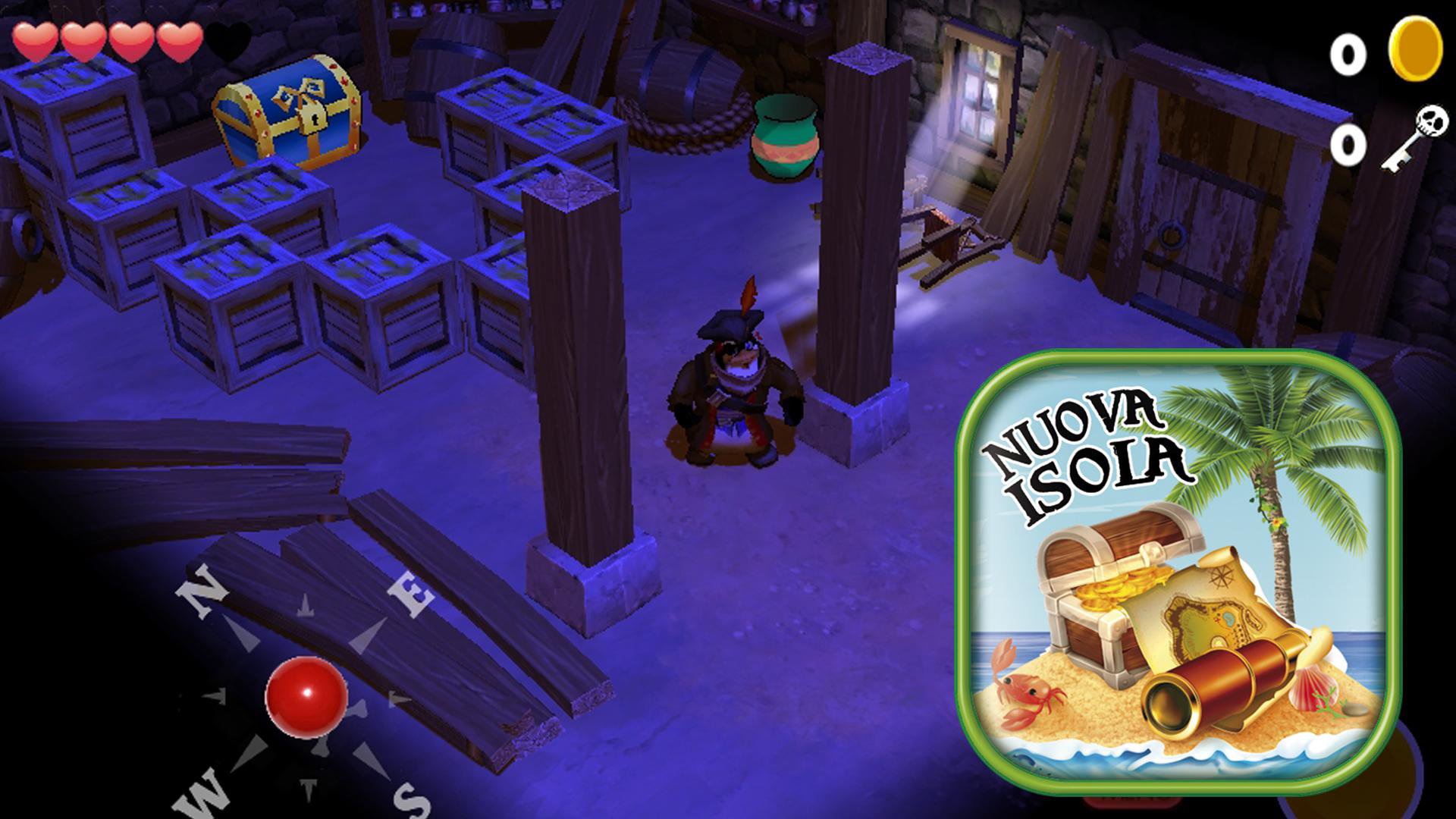This screenshot has height=819, width=1456.
Task: Click the skull key icon
Action: pos(1414,139)
